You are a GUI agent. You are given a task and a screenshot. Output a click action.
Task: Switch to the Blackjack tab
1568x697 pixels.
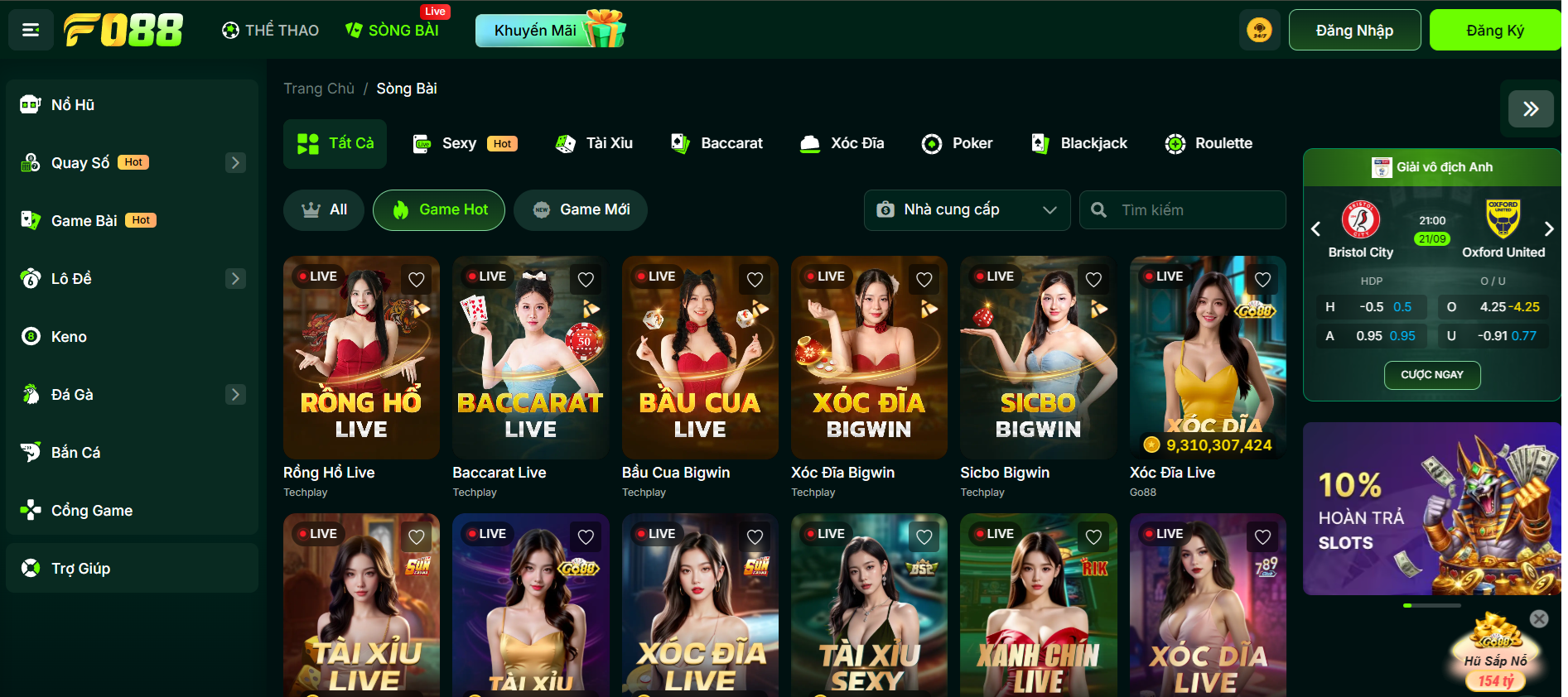[1079, 143]
